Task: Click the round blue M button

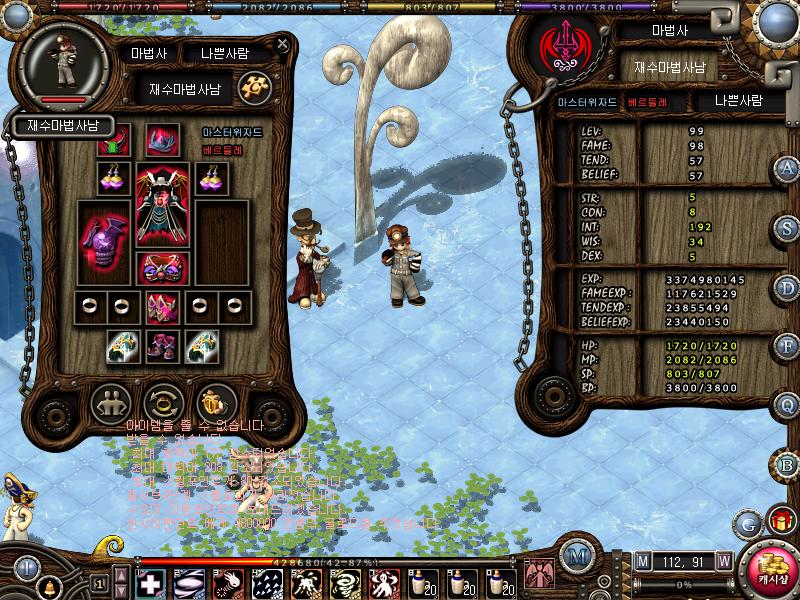Action: (x=575, y=557)
